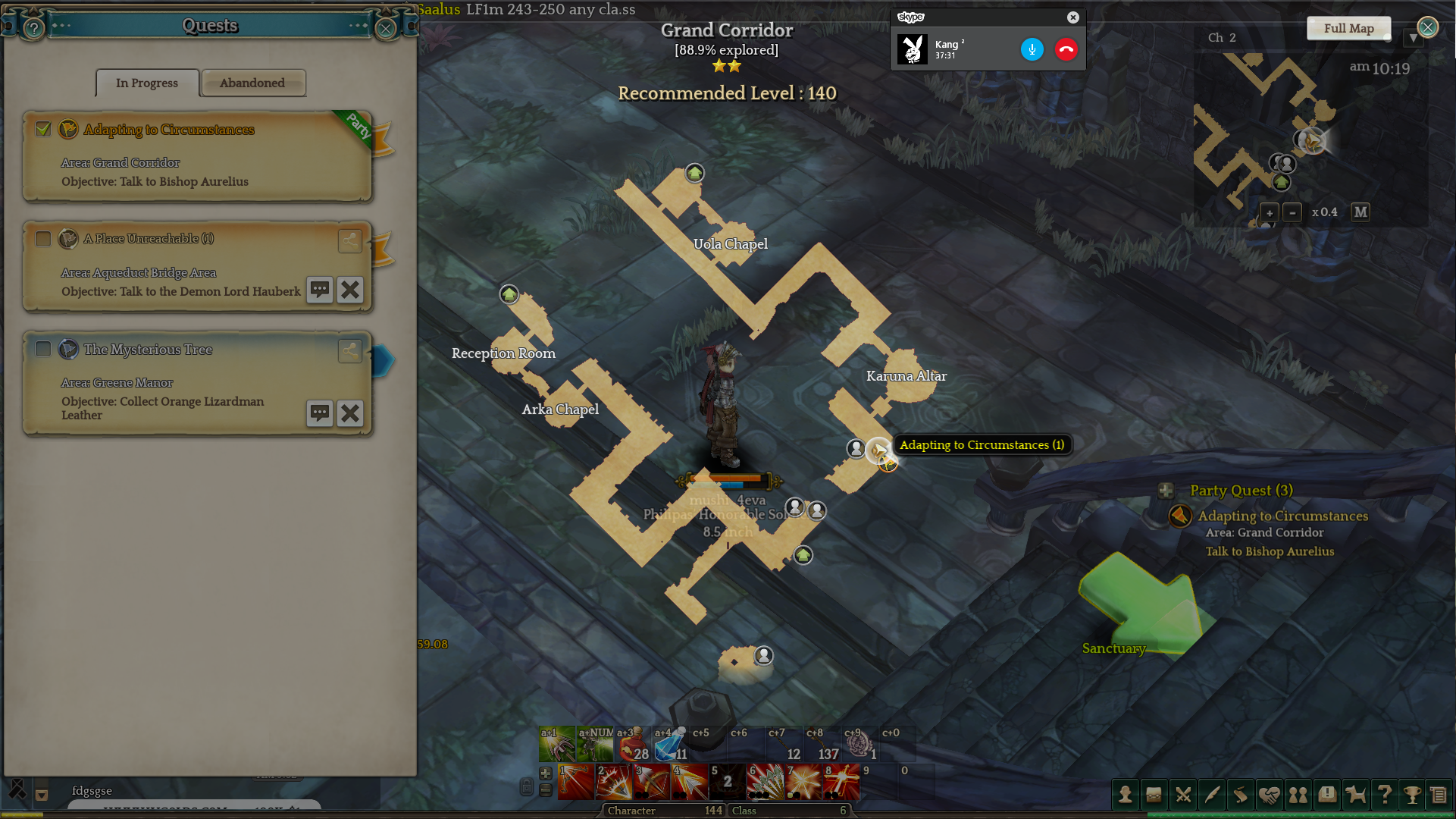Mute the microphone in Skype overlay

pos(1032,49)
